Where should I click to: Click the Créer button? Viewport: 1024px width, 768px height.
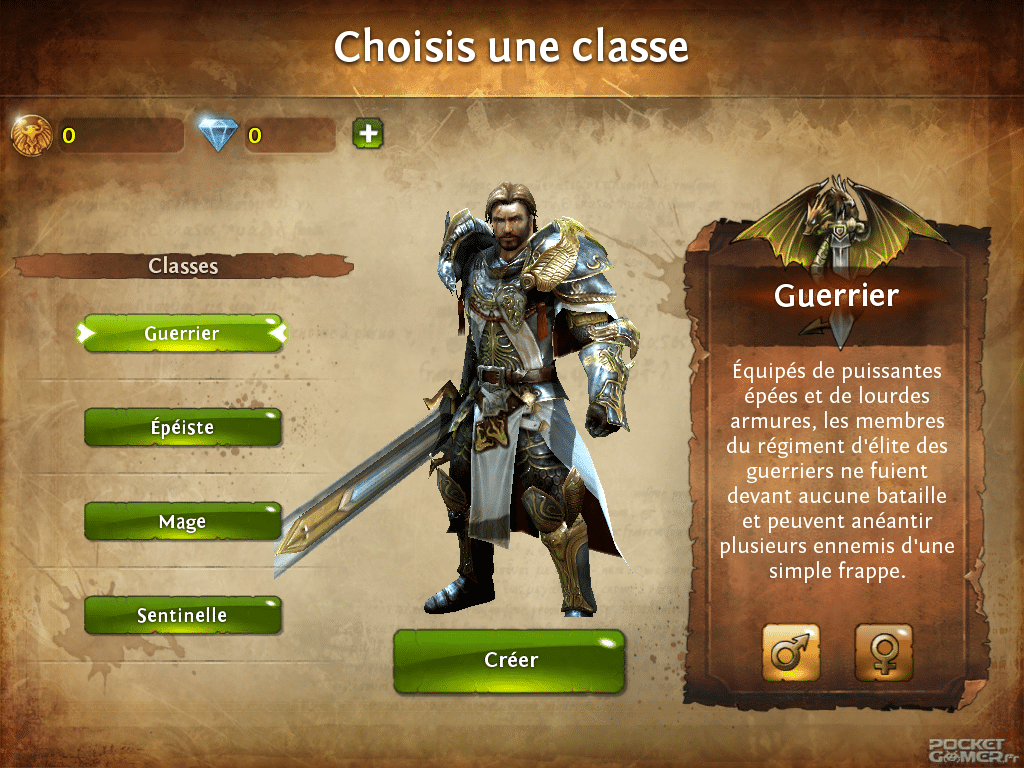(x=510, y=660)
